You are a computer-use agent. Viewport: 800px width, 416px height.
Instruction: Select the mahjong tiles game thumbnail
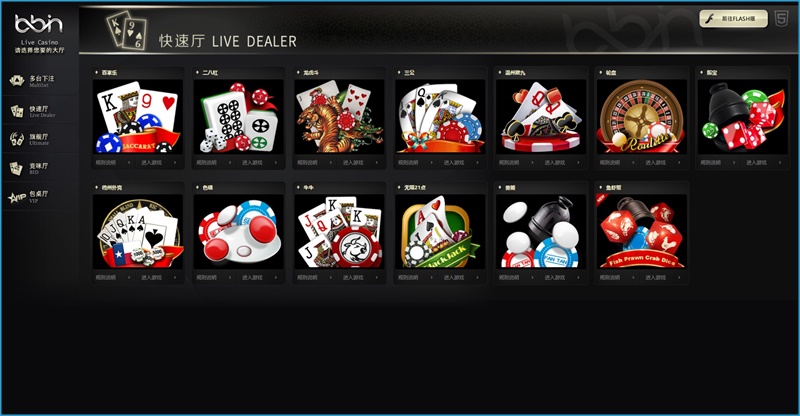point(235,116)
